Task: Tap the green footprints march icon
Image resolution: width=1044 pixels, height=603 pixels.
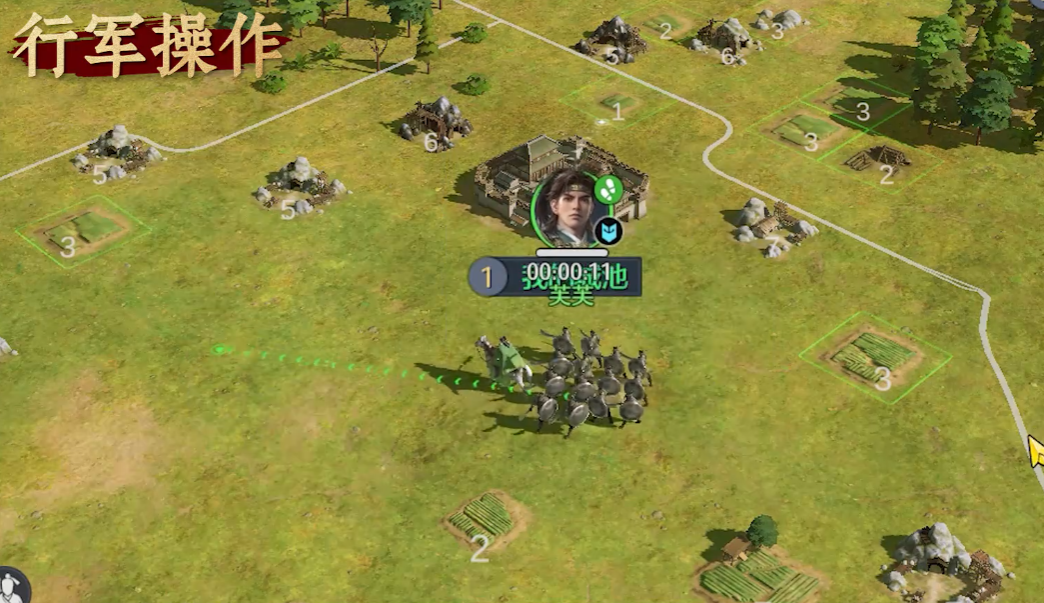Action: (x=609, y=188)
